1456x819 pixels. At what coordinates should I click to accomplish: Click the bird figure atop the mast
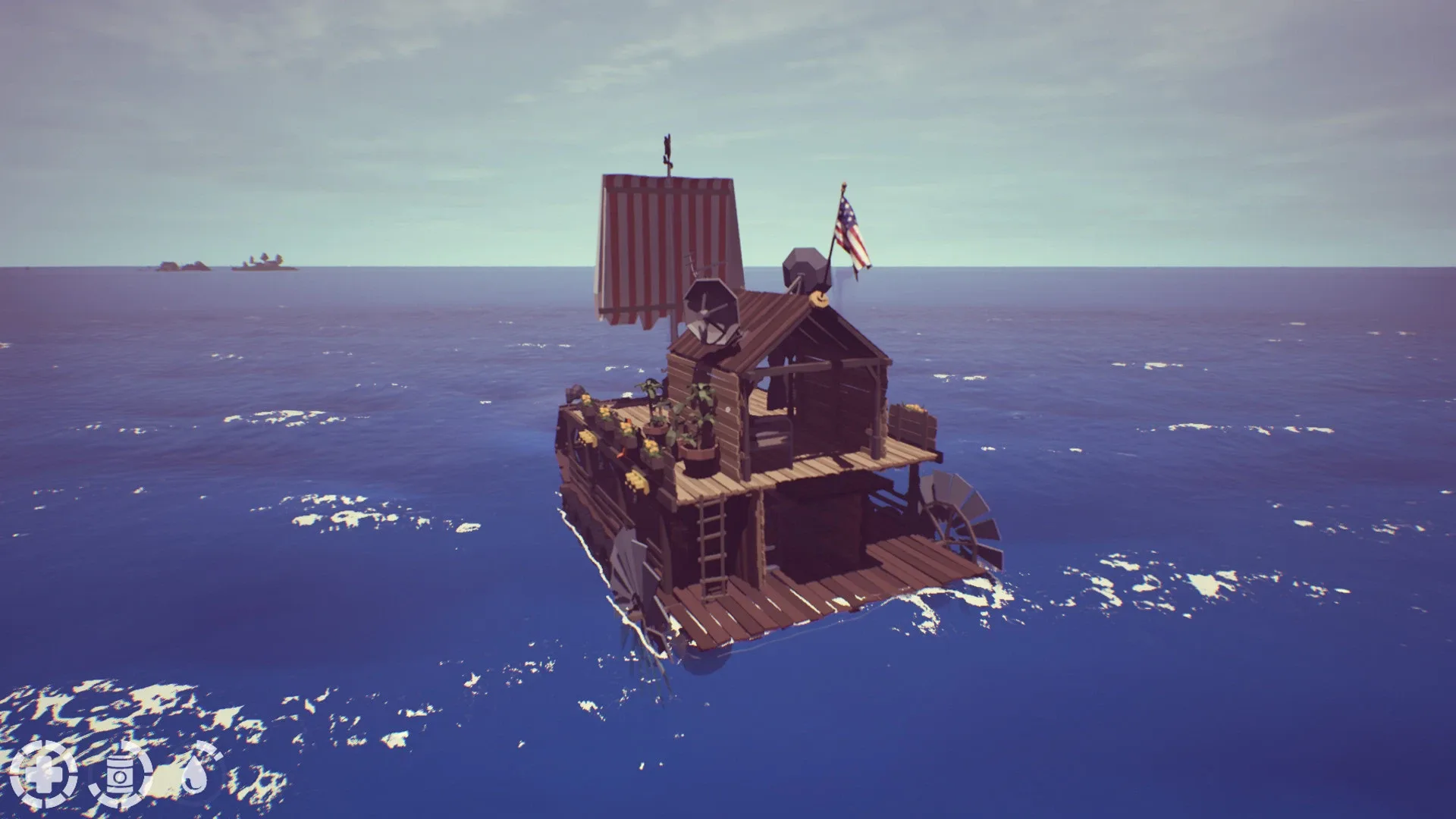coord(667,144)
